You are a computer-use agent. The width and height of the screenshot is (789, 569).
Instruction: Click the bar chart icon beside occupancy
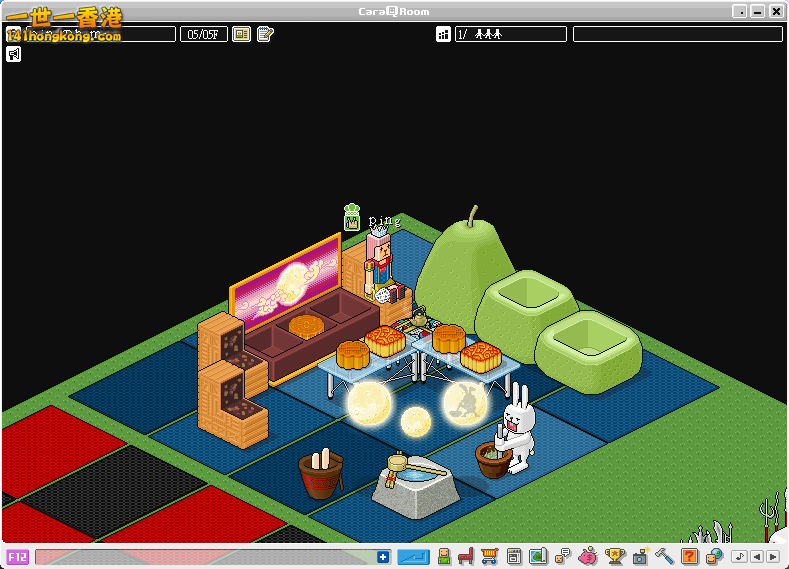pyautogui.click(x=443, y=34)
